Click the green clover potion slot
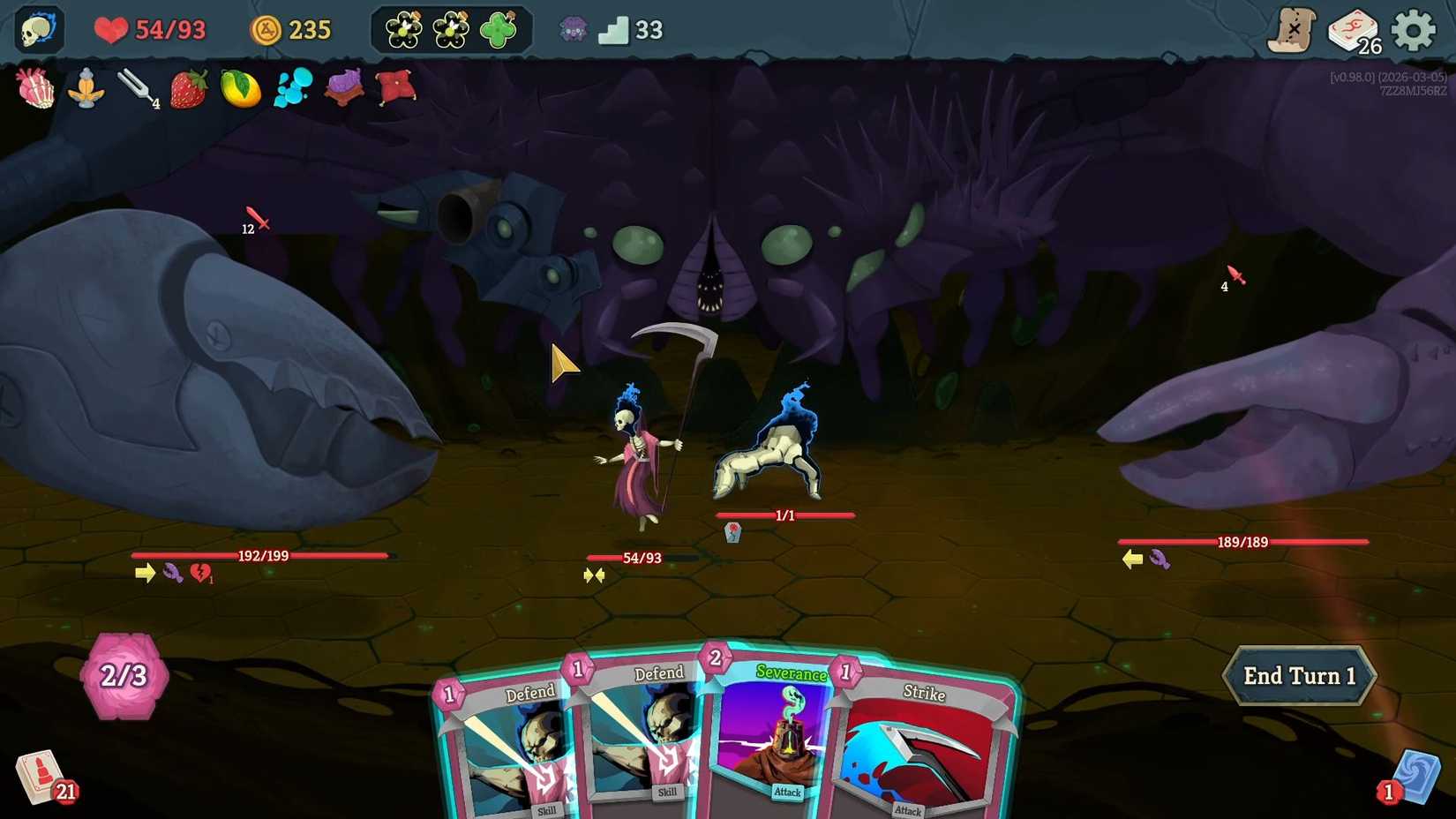 pos(499,29)
